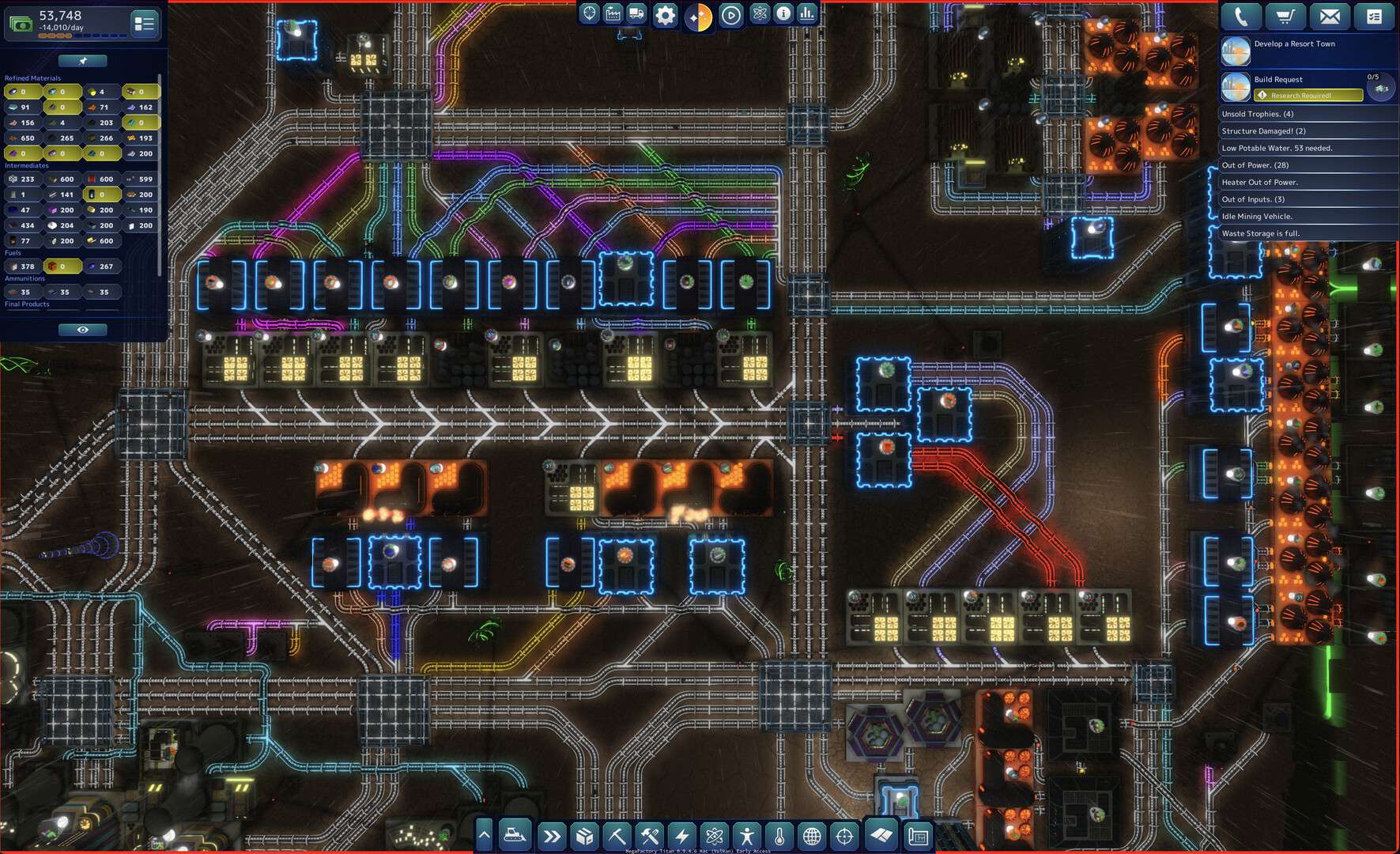Screen dimensions: 1400x854
Task: Open the mail envelope inbox
Action: [x=1330, y=17]
